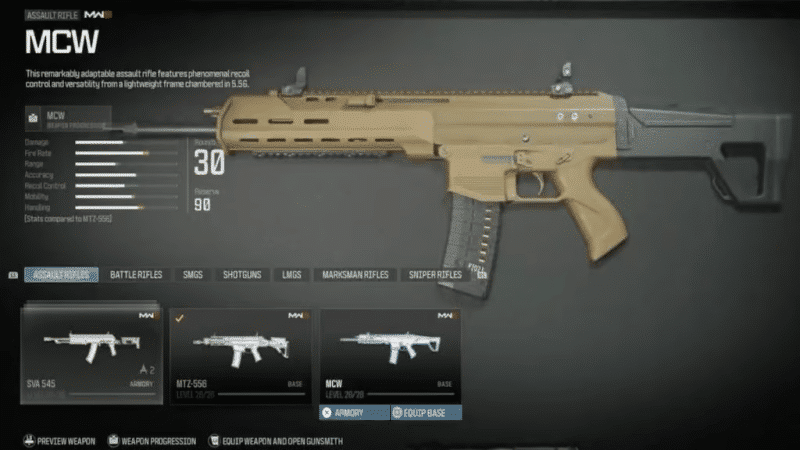Switch to the Assault Rifles tab
This screenshot has width=800, height=450.
click(62, 274)
